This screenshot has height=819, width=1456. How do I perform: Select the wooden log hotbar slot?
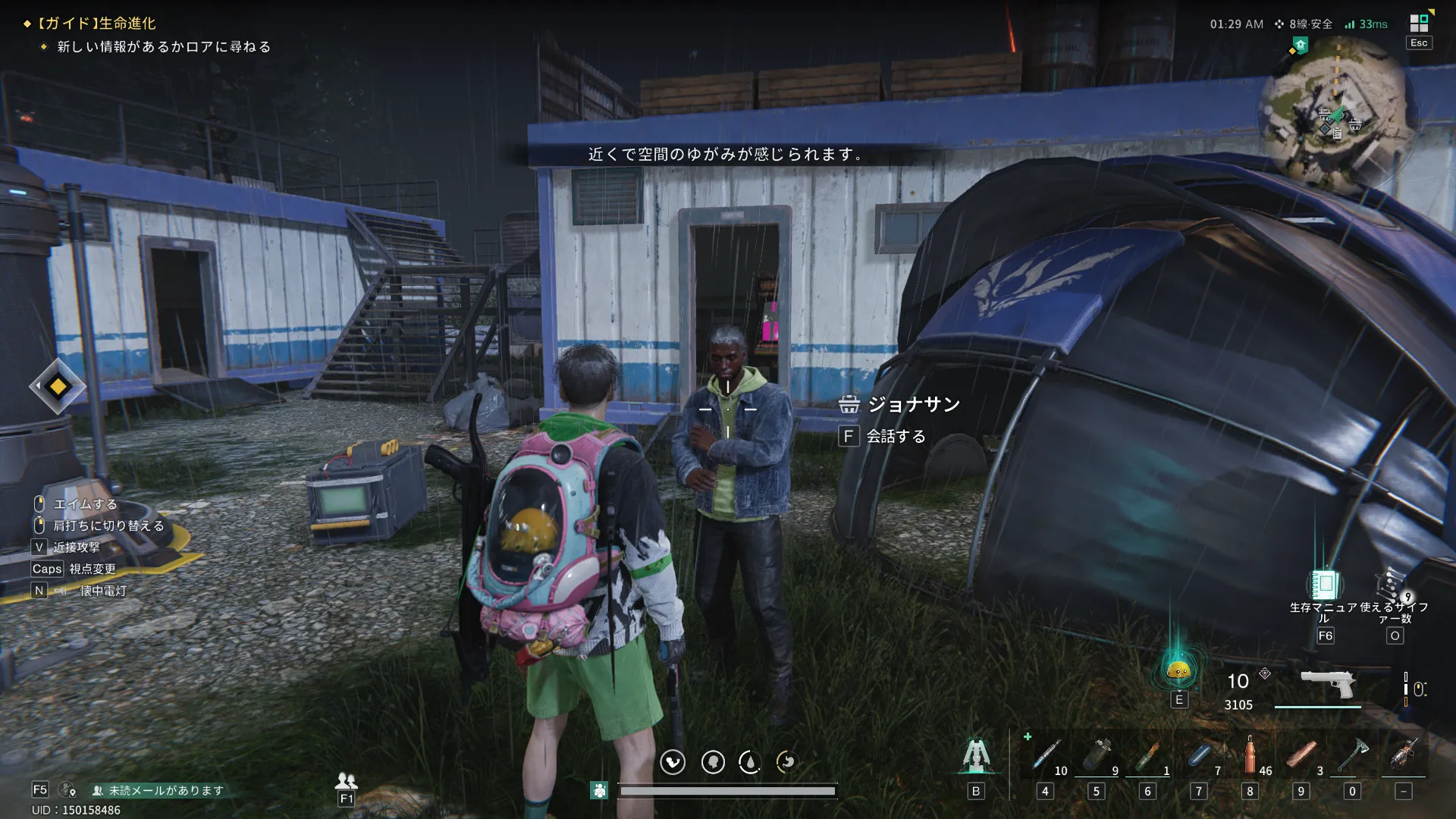point(1301,756)
